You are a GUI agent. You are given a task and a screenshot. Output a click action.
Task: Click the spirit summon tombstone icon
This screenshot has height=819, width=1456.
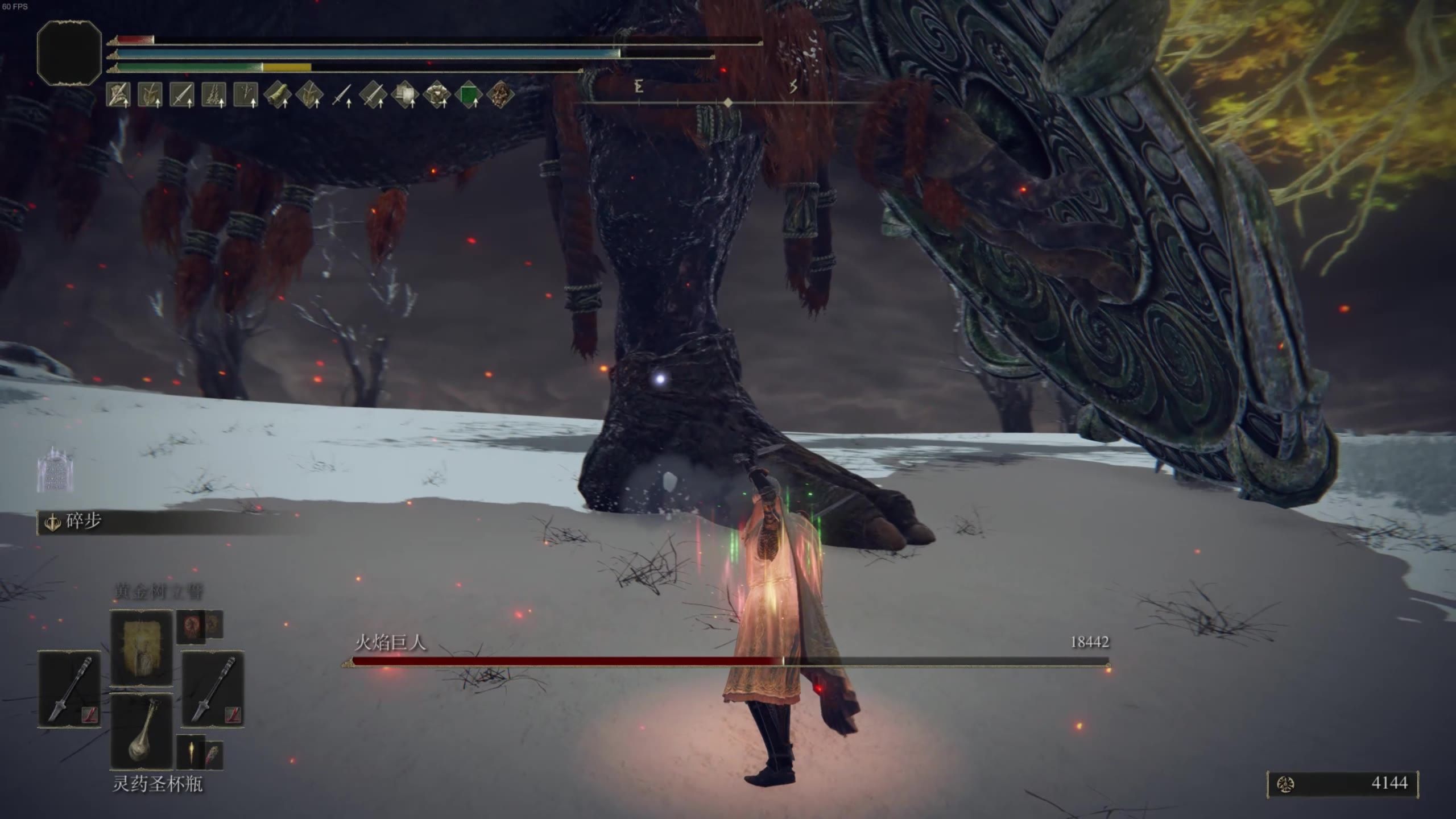coord(55,470)
